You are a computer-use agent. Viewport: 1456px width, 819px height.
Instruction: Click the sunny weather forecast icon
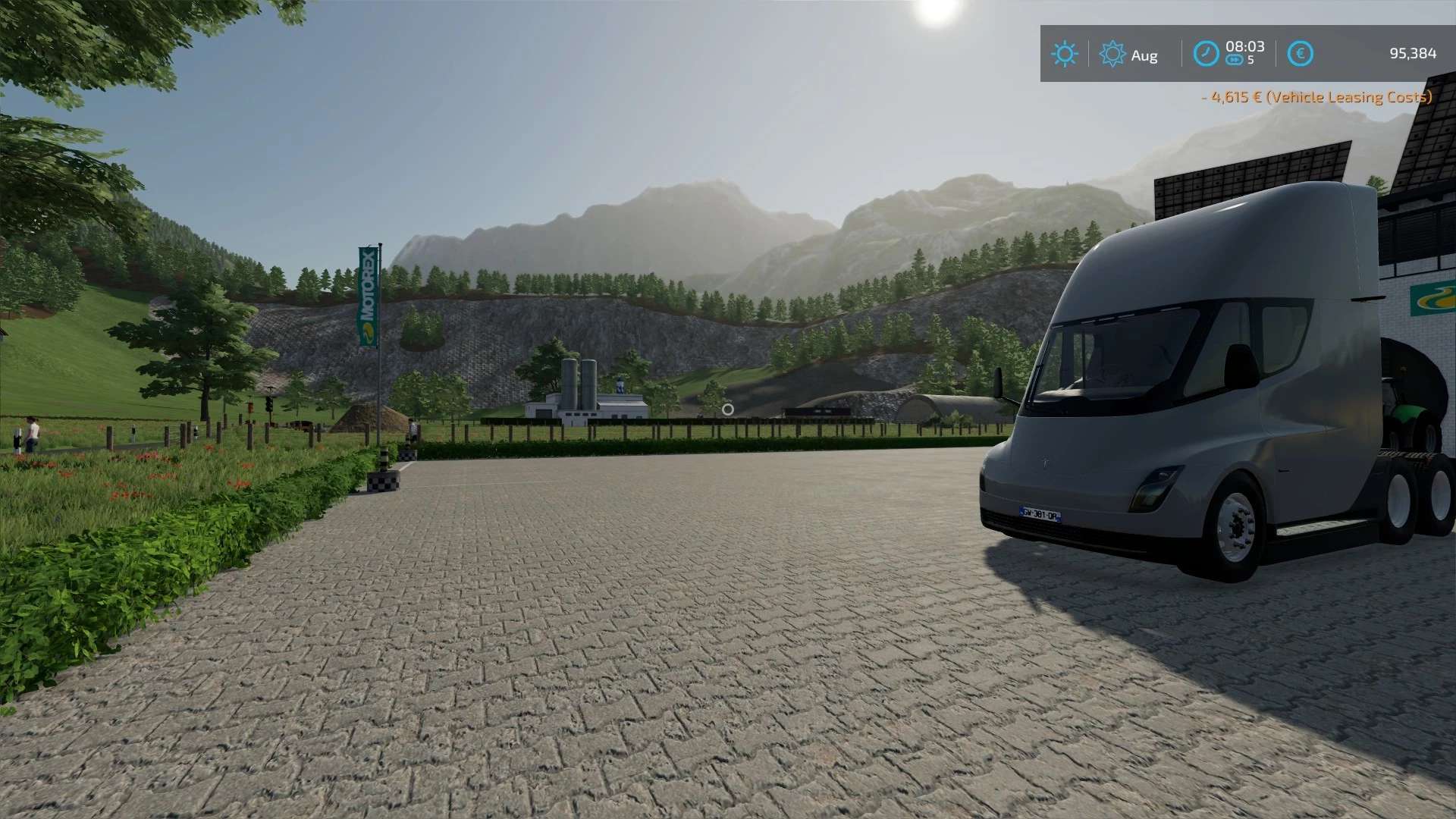pos(1064,54)
